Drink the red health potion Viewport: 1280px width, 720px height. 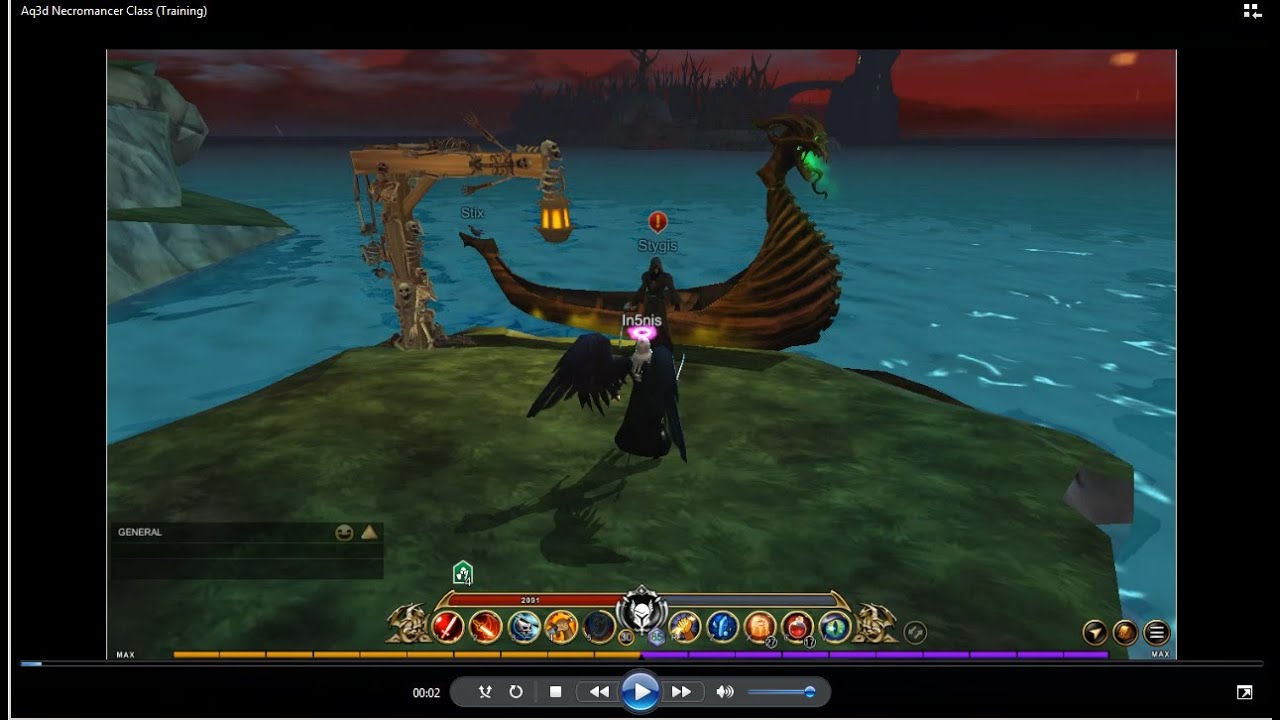click(797, 627)
